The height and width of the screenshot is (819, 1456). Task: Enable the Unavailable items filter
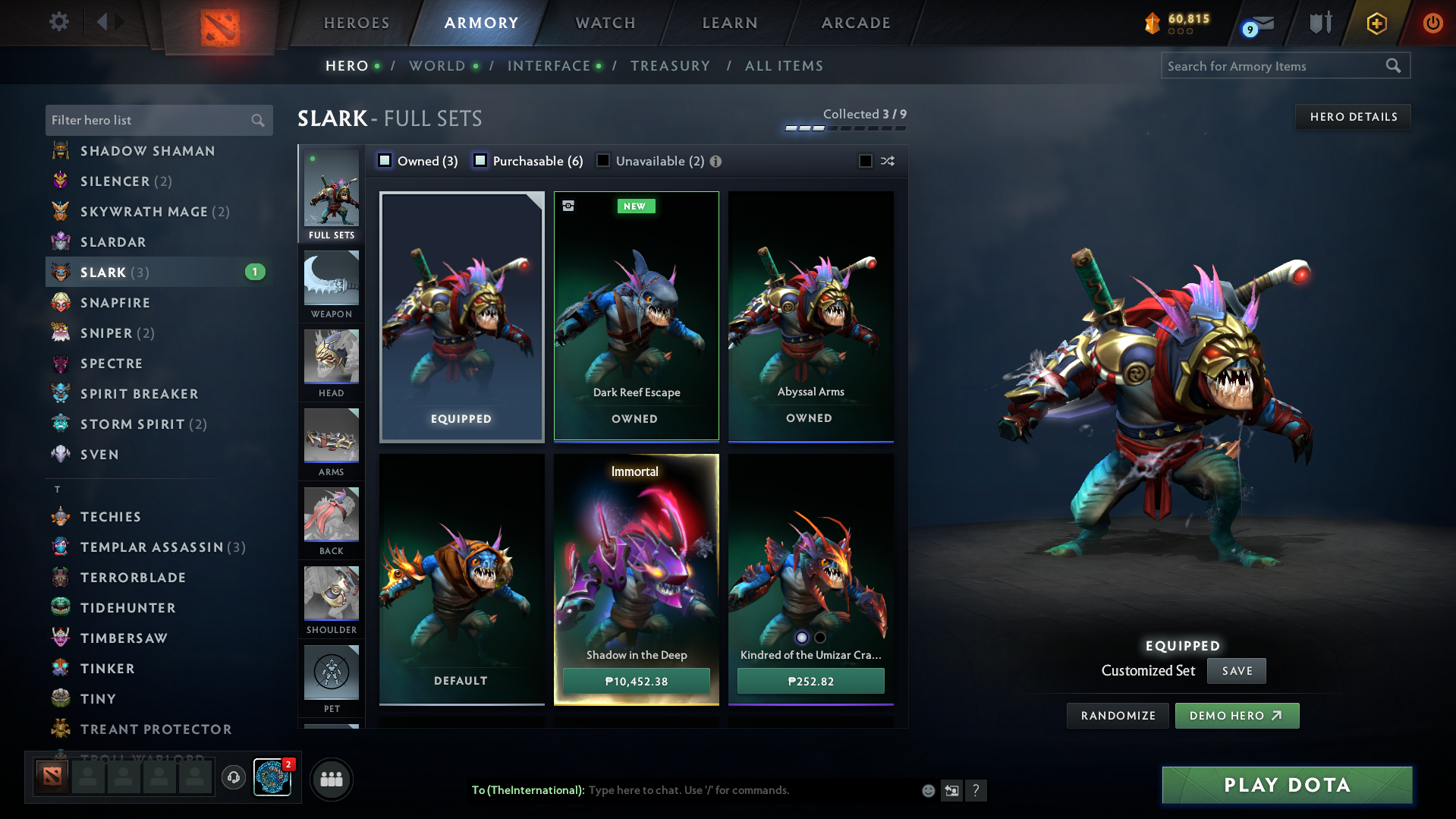[603, 160]
